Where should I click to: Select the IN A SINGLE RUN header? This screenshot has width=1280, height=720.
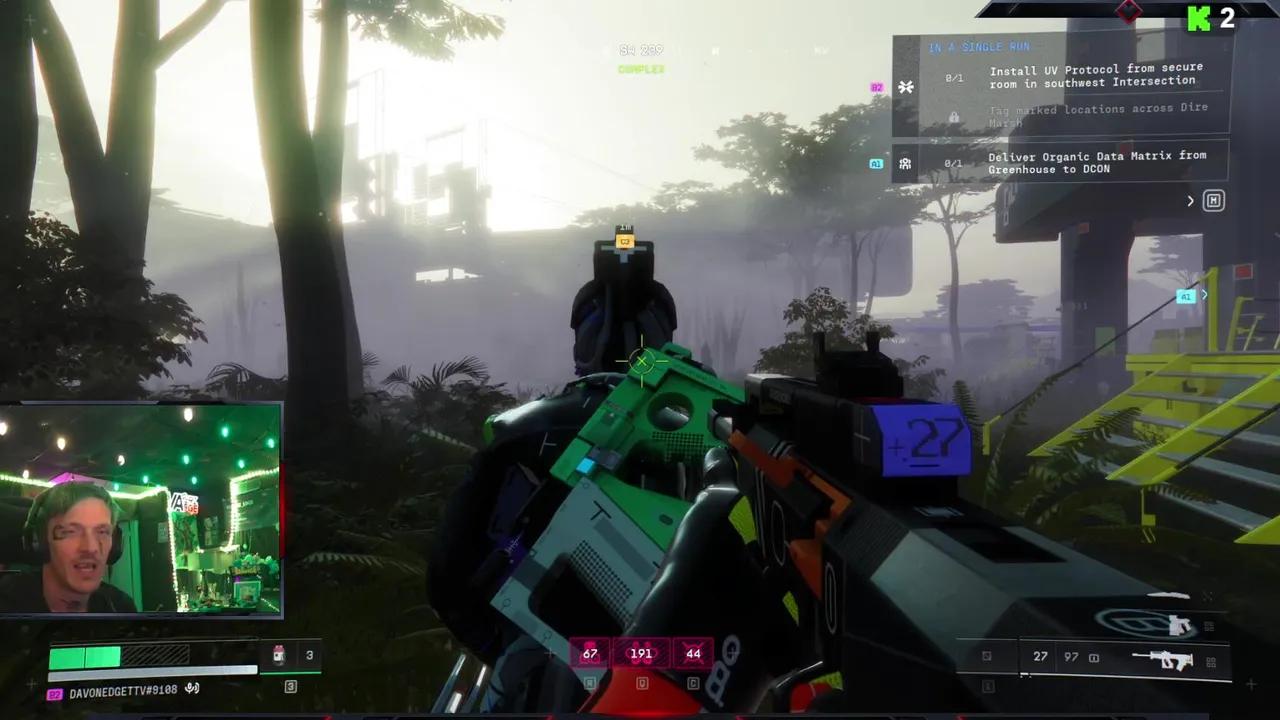(x=981, y=46)
